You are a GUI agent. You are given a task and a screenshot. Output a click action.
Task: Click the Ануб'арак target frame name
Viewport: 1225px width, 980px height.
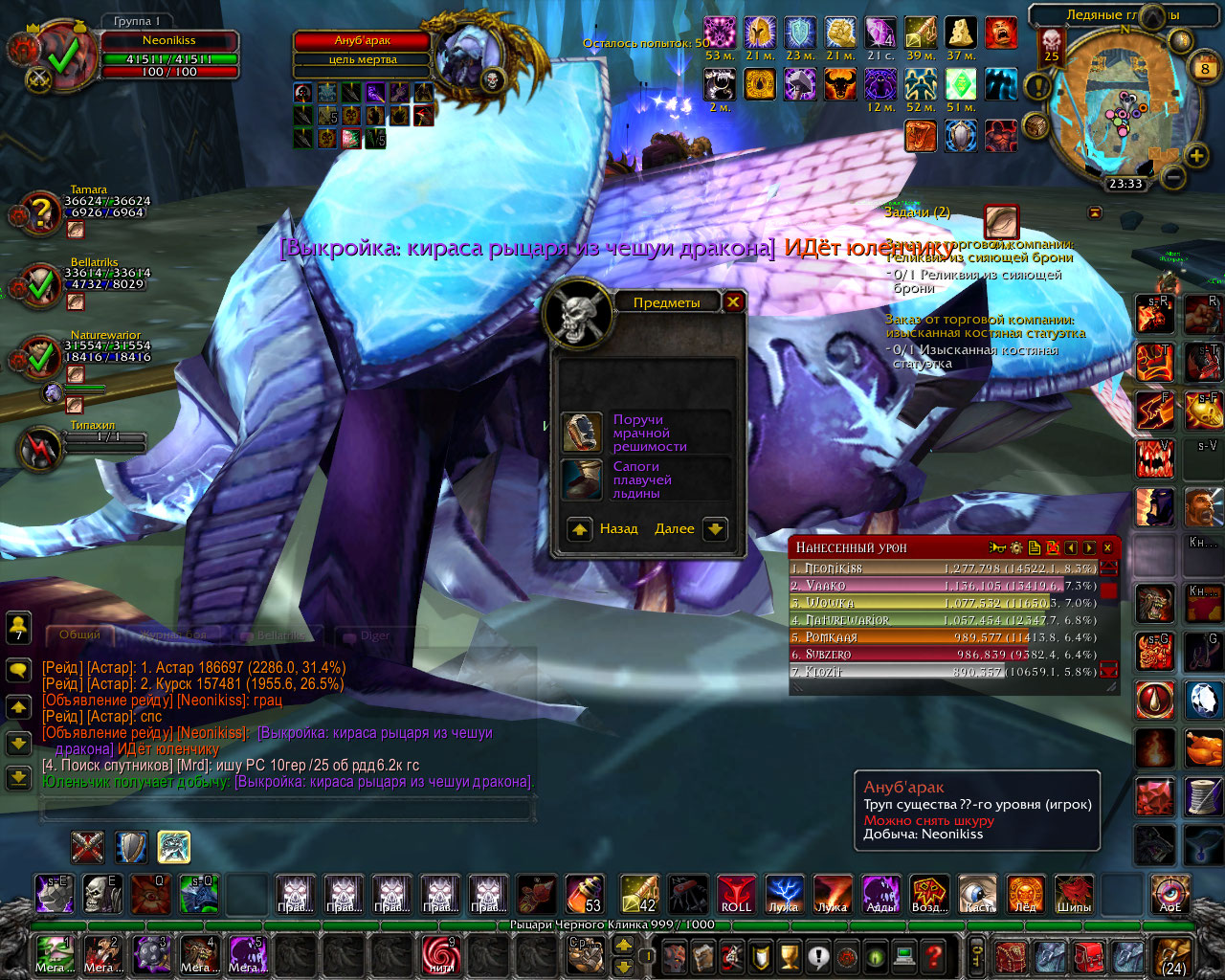[x=362, y=41]
